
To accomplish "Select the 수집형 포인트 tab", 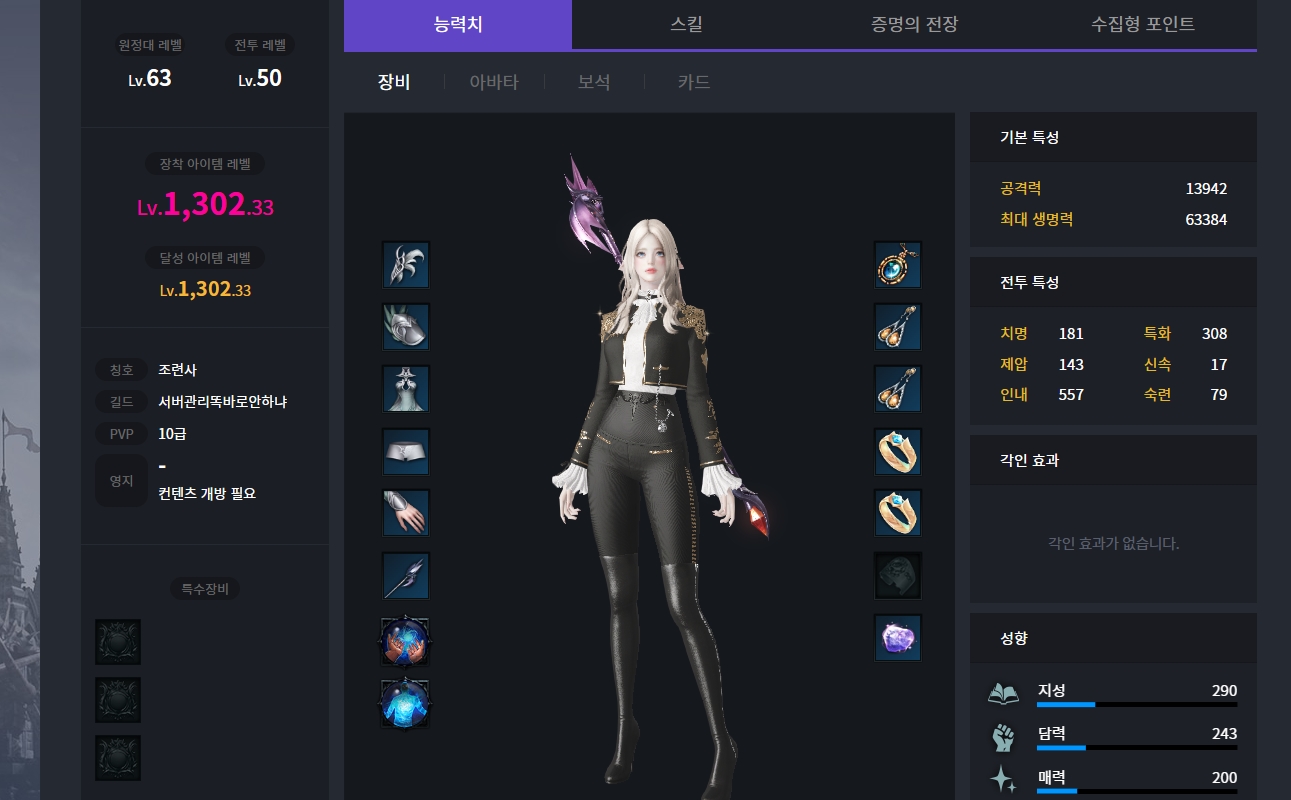I will pos(1142,24).
